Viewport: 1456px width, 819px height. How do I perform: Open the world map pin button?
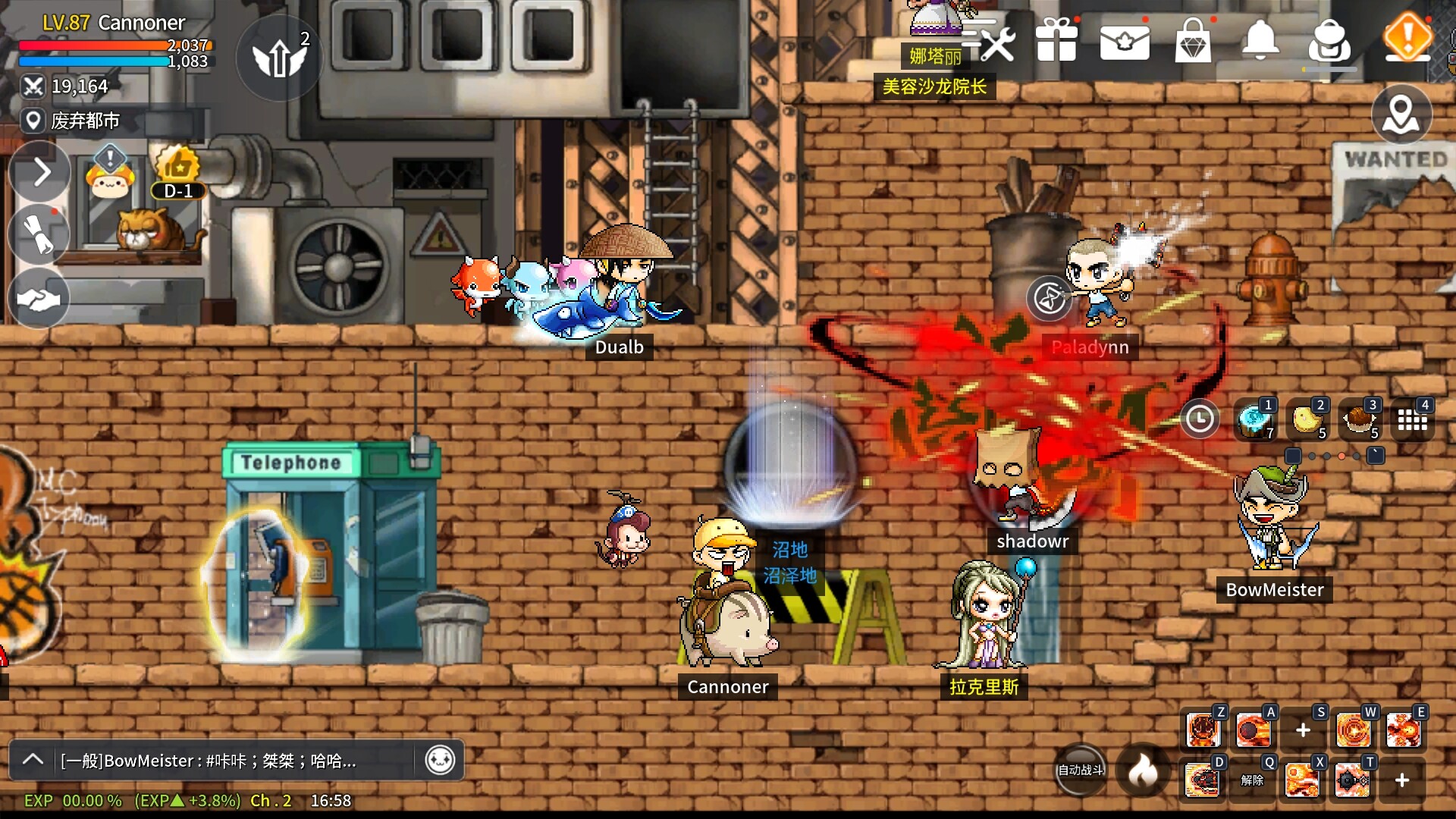pos(1401,115)
